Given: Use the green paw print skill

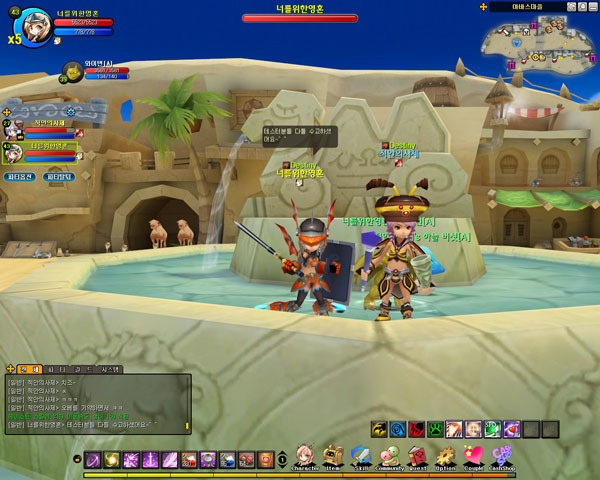Looking at the screenshot, I should (437, 429).
